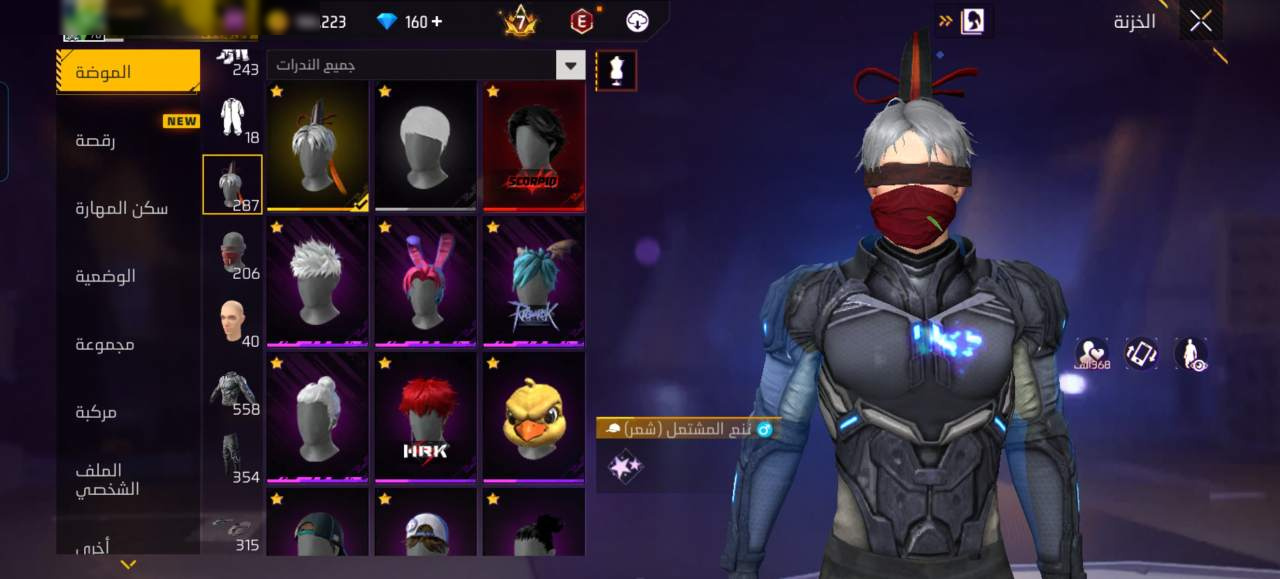Select the الوضعية pose category

tap(106, 276)
